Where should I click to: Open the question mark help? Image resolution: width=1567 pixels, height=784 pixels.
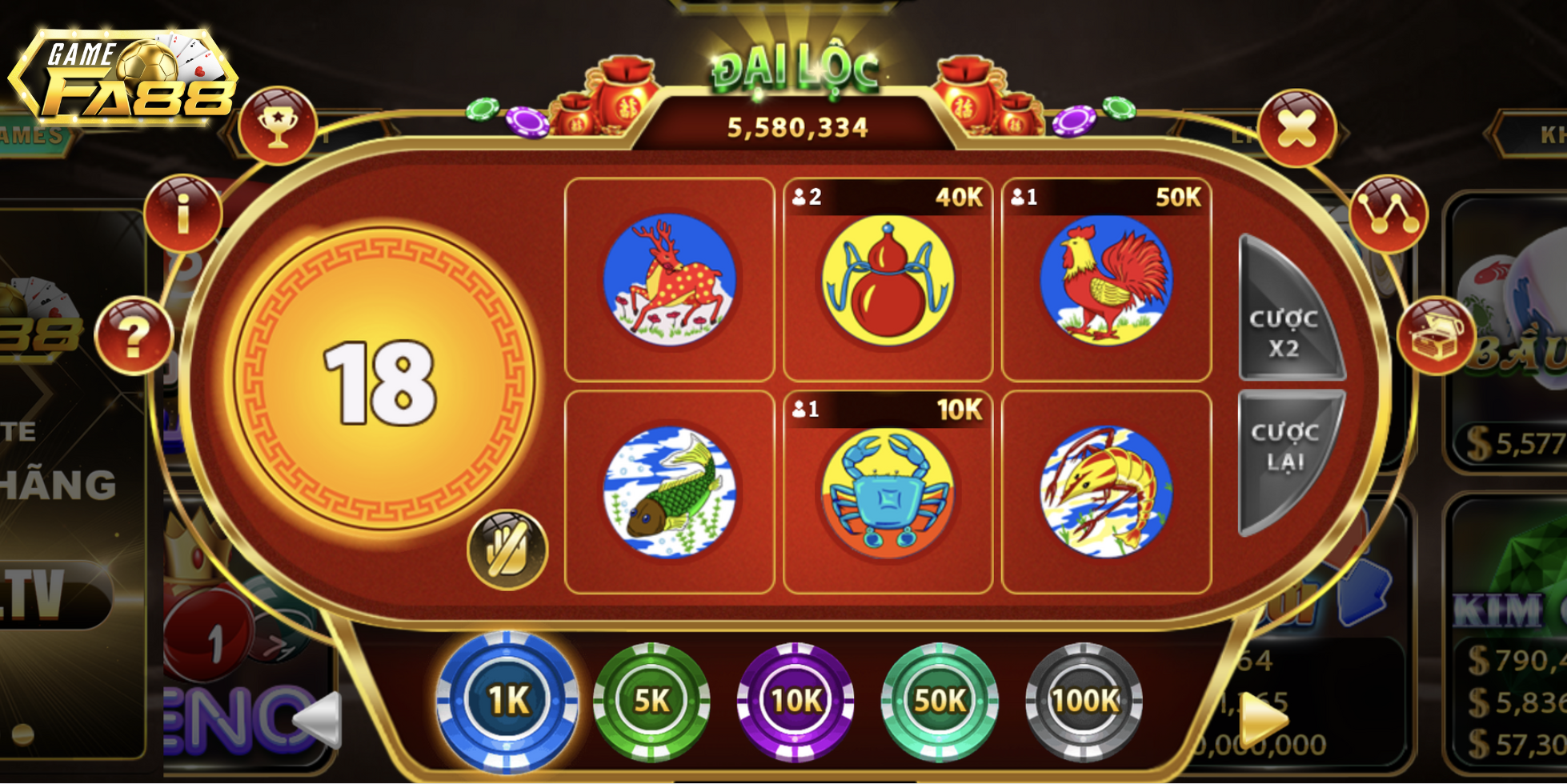pyautogui.click(x=134, y=336)
